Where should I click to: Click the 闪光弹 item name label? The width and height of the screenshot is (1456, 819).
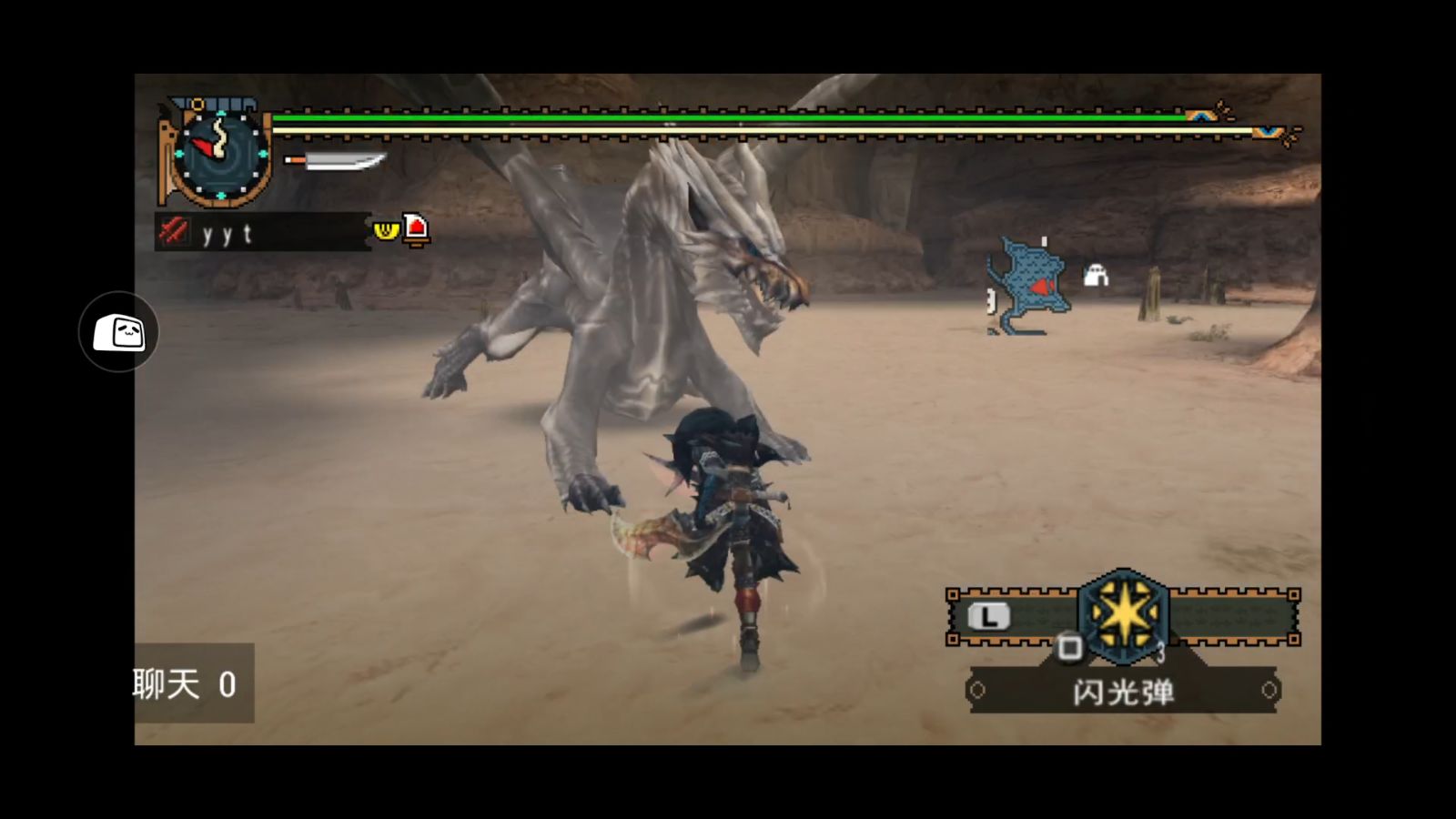point(1123,693)
